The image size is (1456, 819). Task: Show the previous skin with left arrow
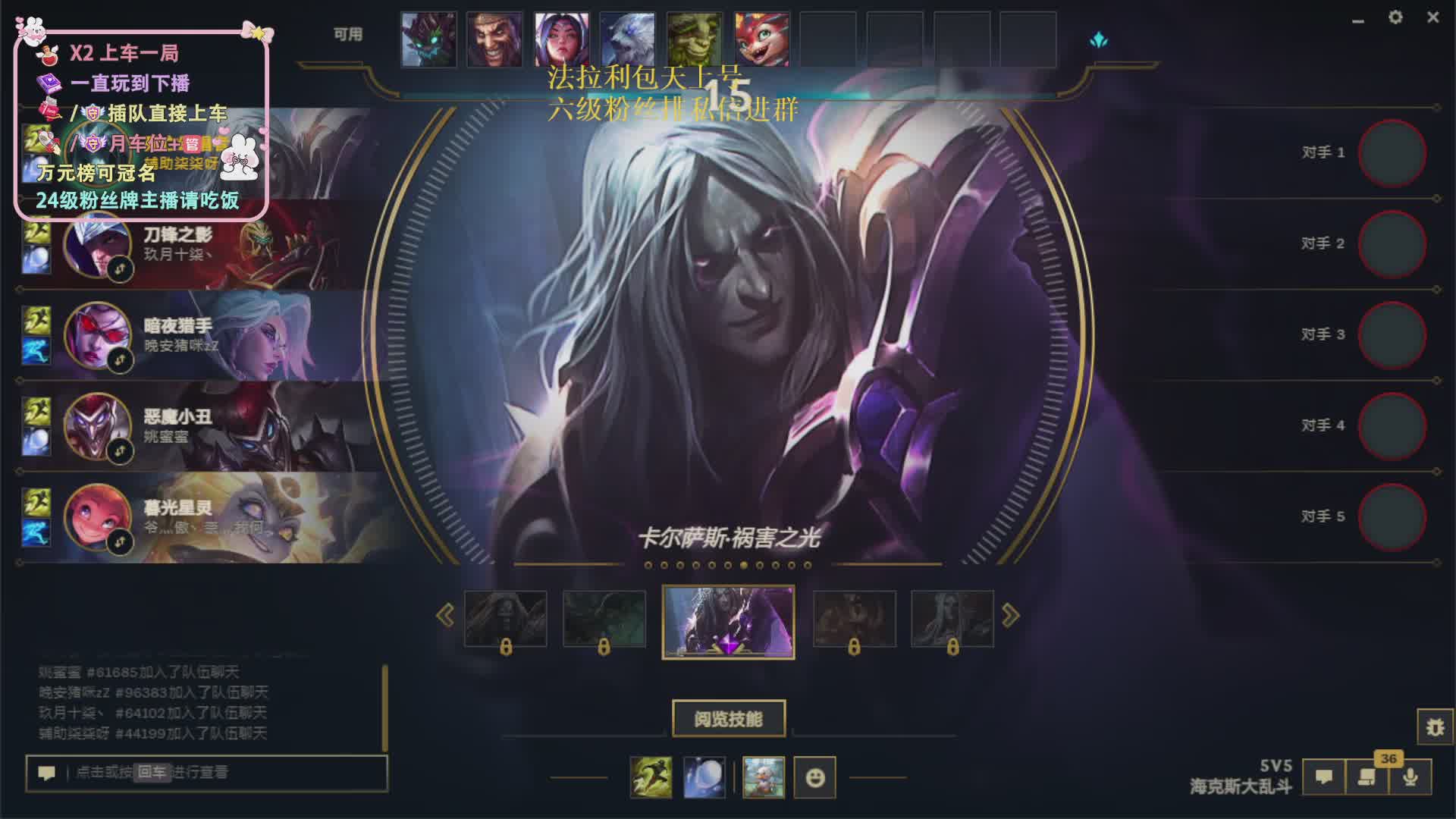tap(445, 615)
